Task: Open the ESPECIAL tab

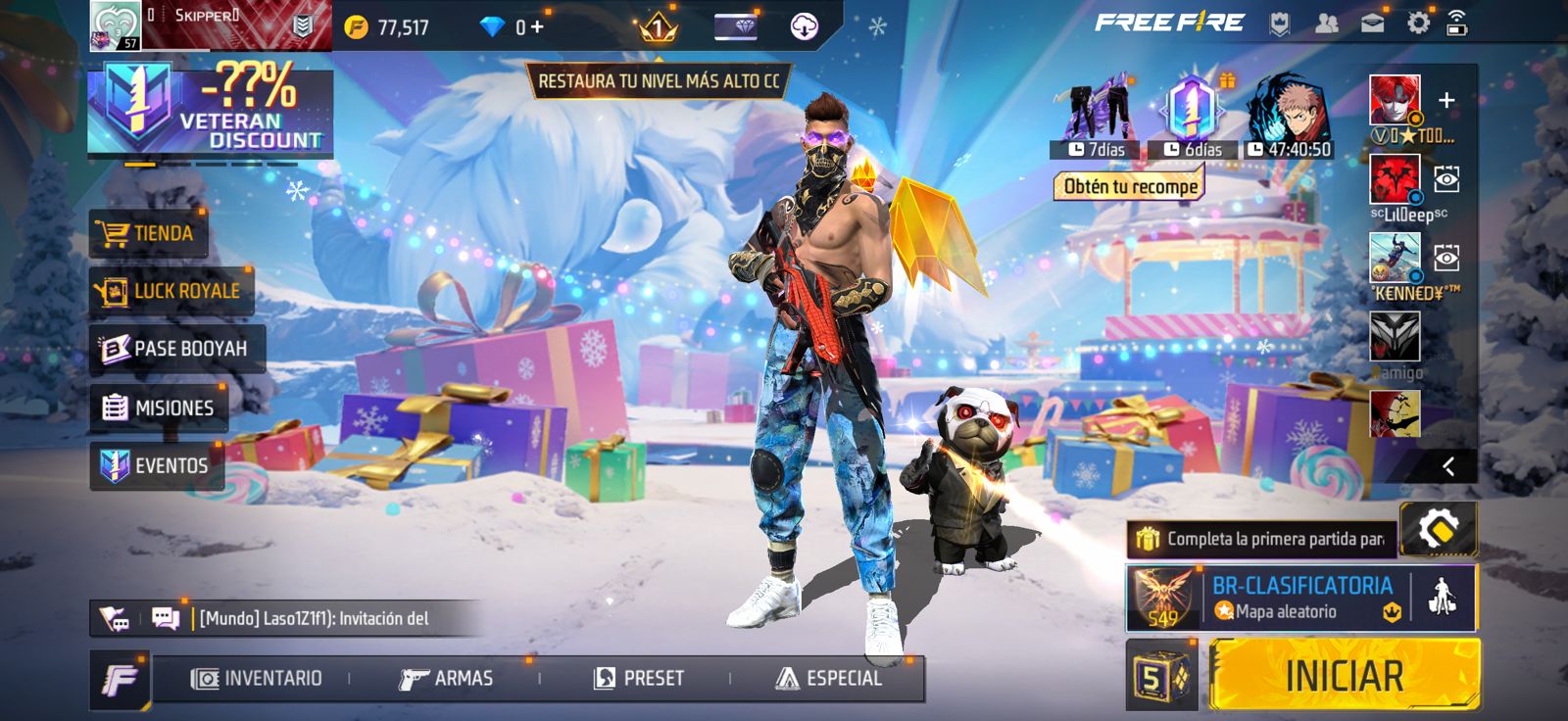Action: click(829, 678)
